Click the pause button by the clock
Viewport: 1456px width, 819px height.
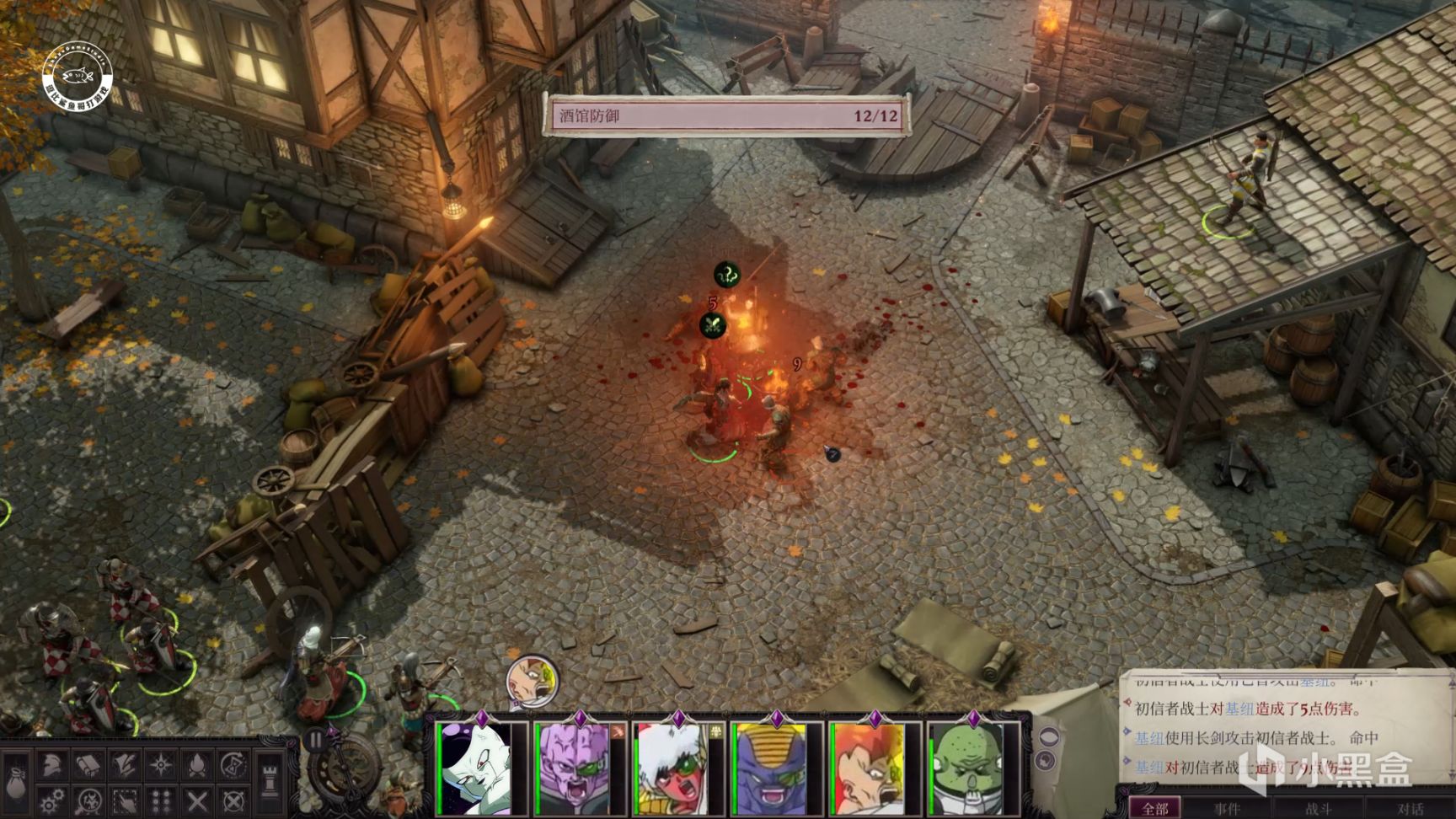[x=315, y=740]
